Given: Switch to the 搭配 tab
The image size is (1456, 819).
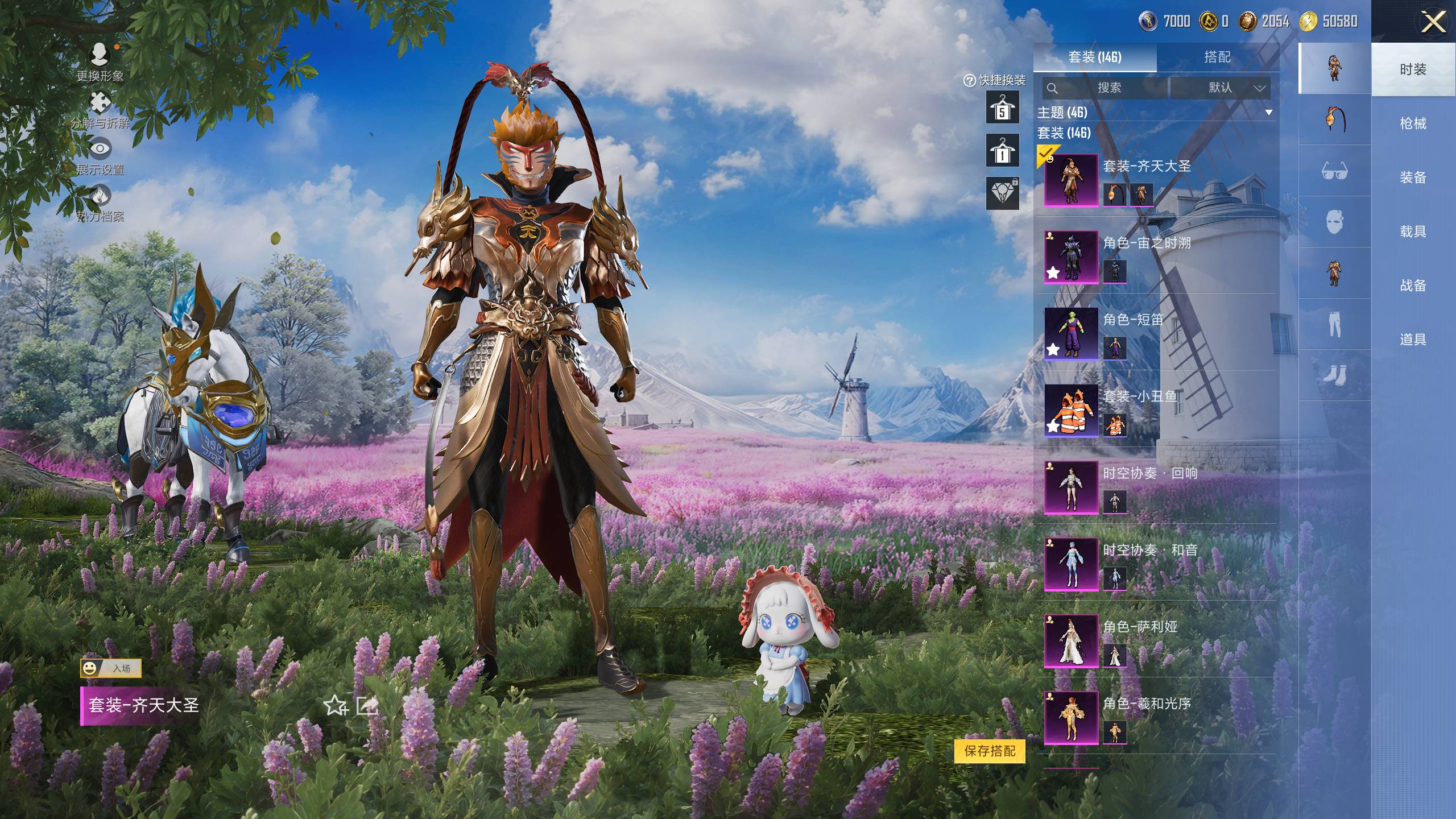Looking at the screenshot, I should (x=1217, y=57).
